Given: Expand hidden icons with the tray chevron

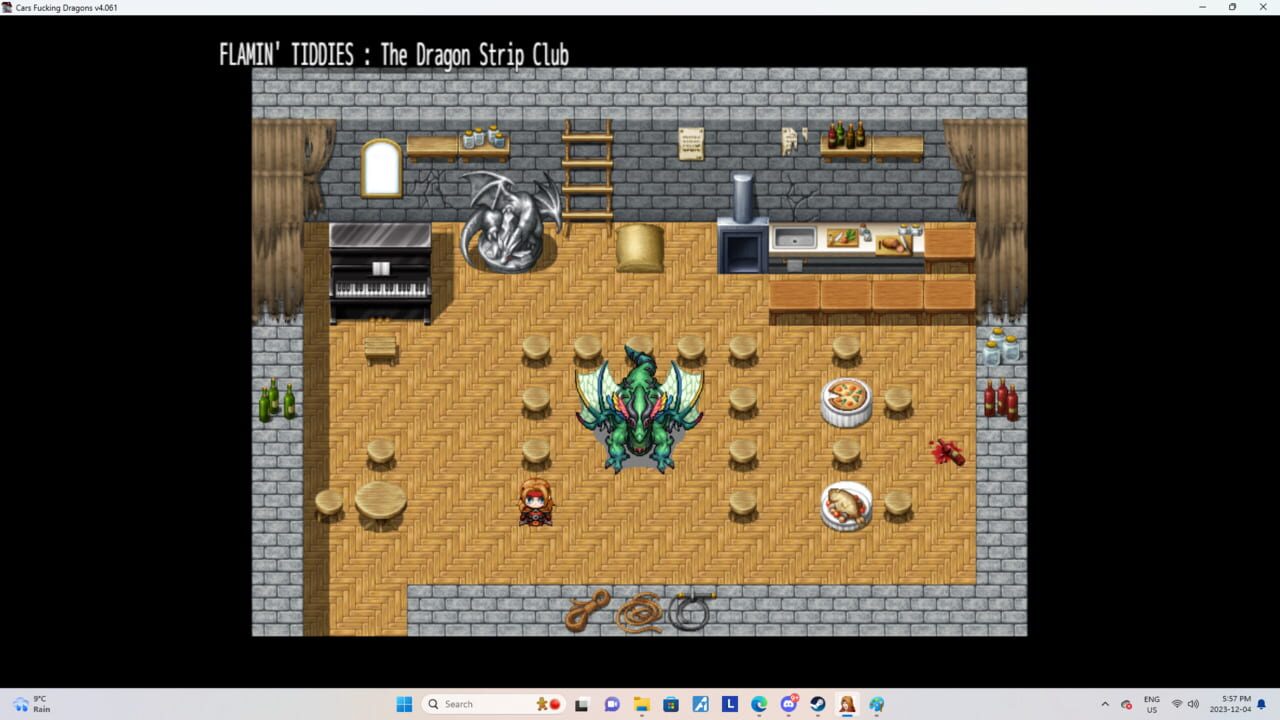Looking at the screenshot, I should tap(1106, 703).
